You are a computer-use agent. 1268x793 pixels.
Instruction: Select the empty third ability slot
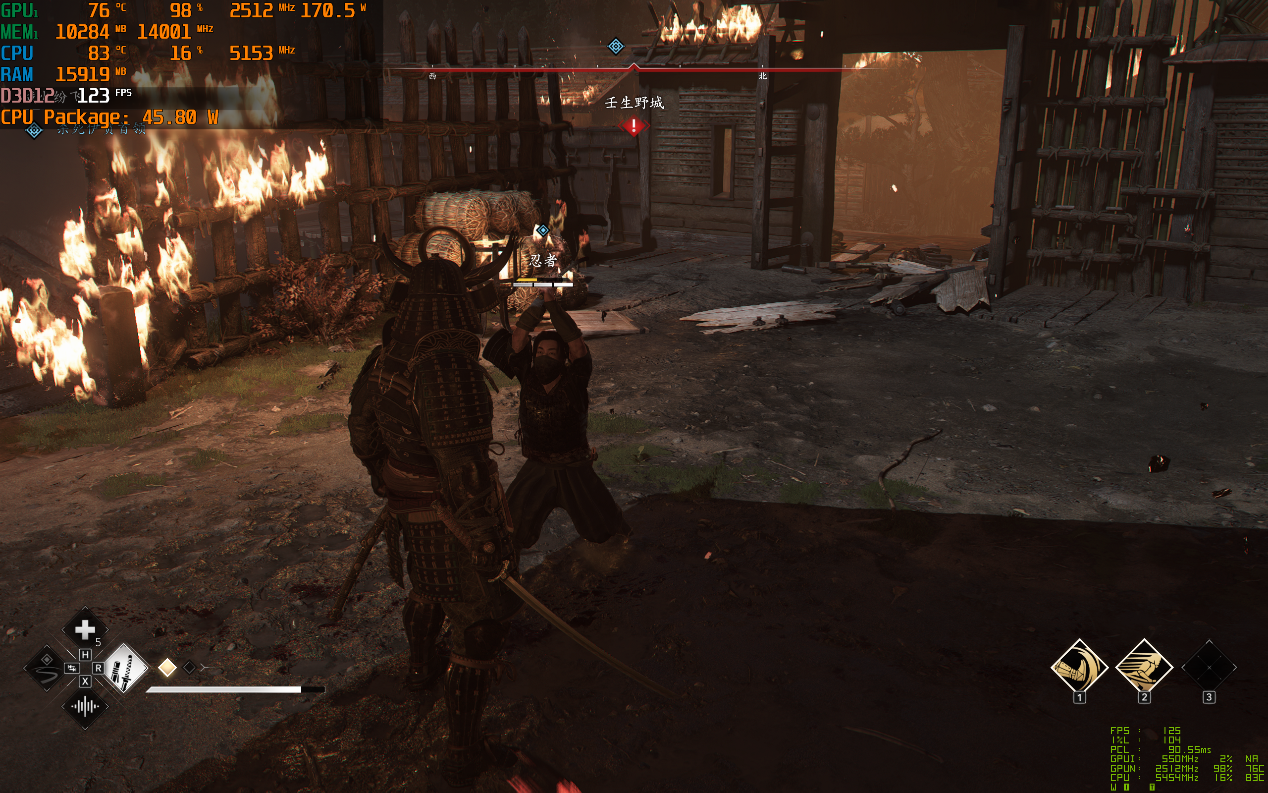point(1208,665)
